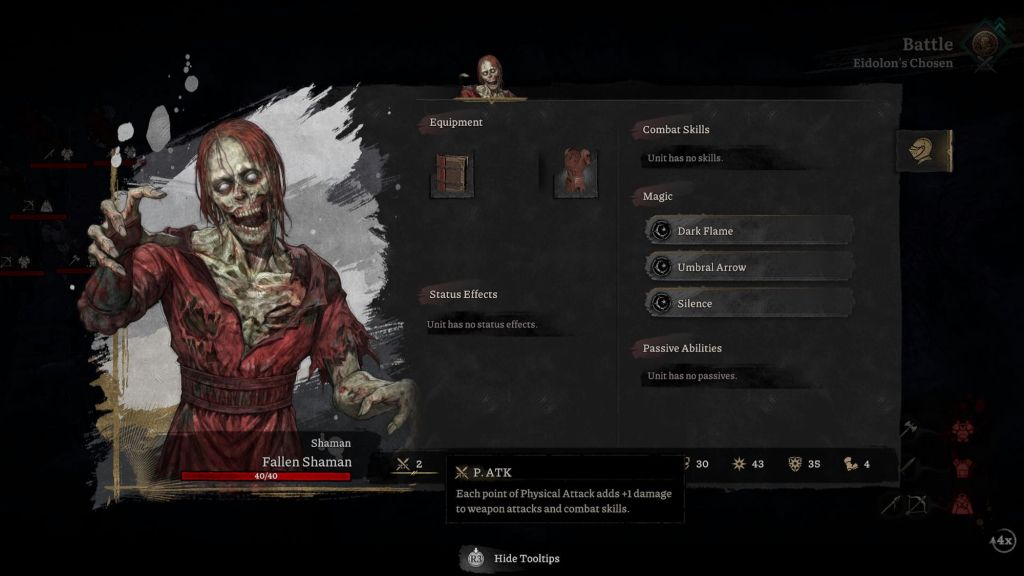Screen dimensions: 1024x576
Task: Toggle the 4x battle speed button
Action: (x=1002, y=540)
